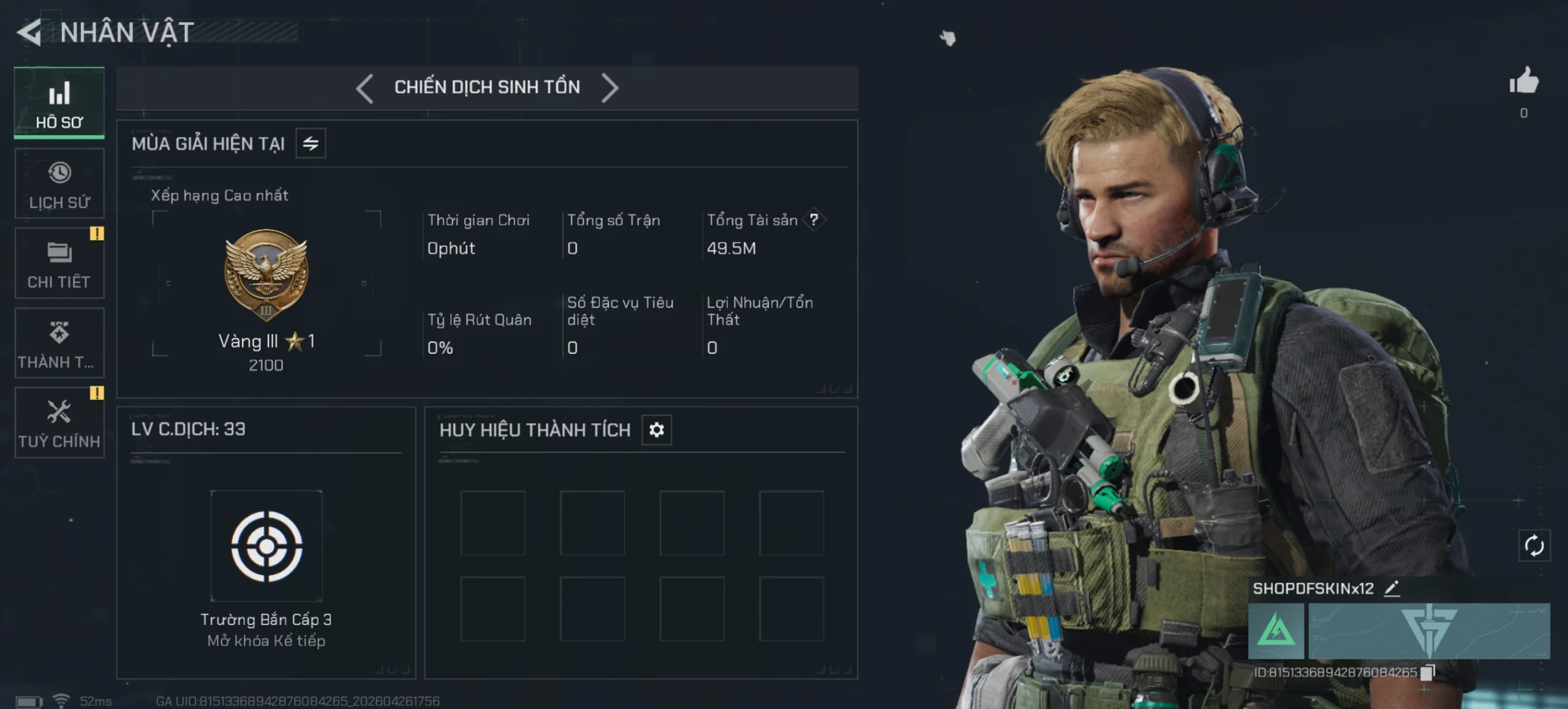Open the Tổng Tài sản help tooltip

pos(814,220)
